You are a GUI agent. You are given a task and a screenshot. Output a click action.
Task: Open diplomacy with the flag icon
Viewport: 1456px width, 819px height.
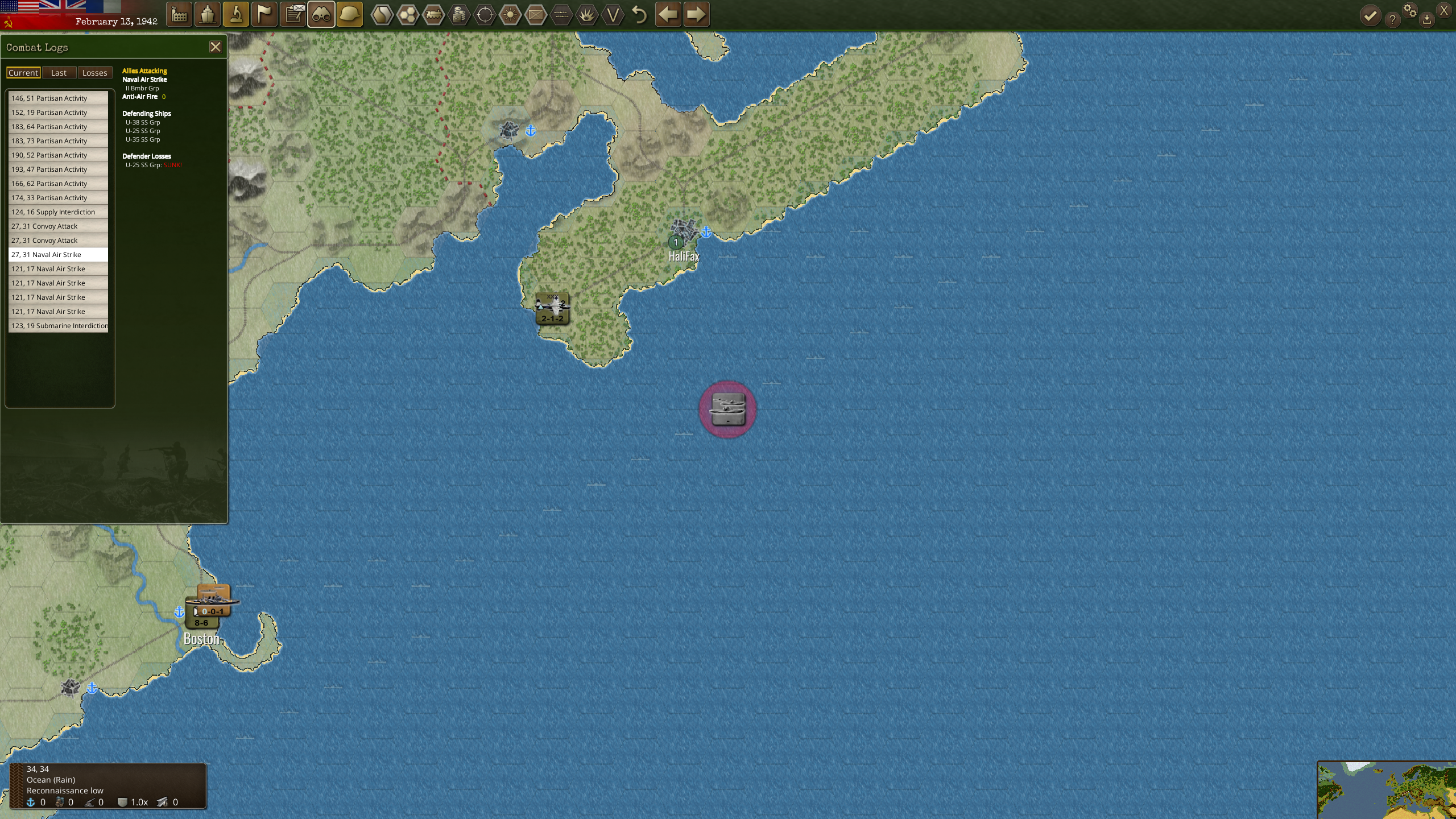264,14
